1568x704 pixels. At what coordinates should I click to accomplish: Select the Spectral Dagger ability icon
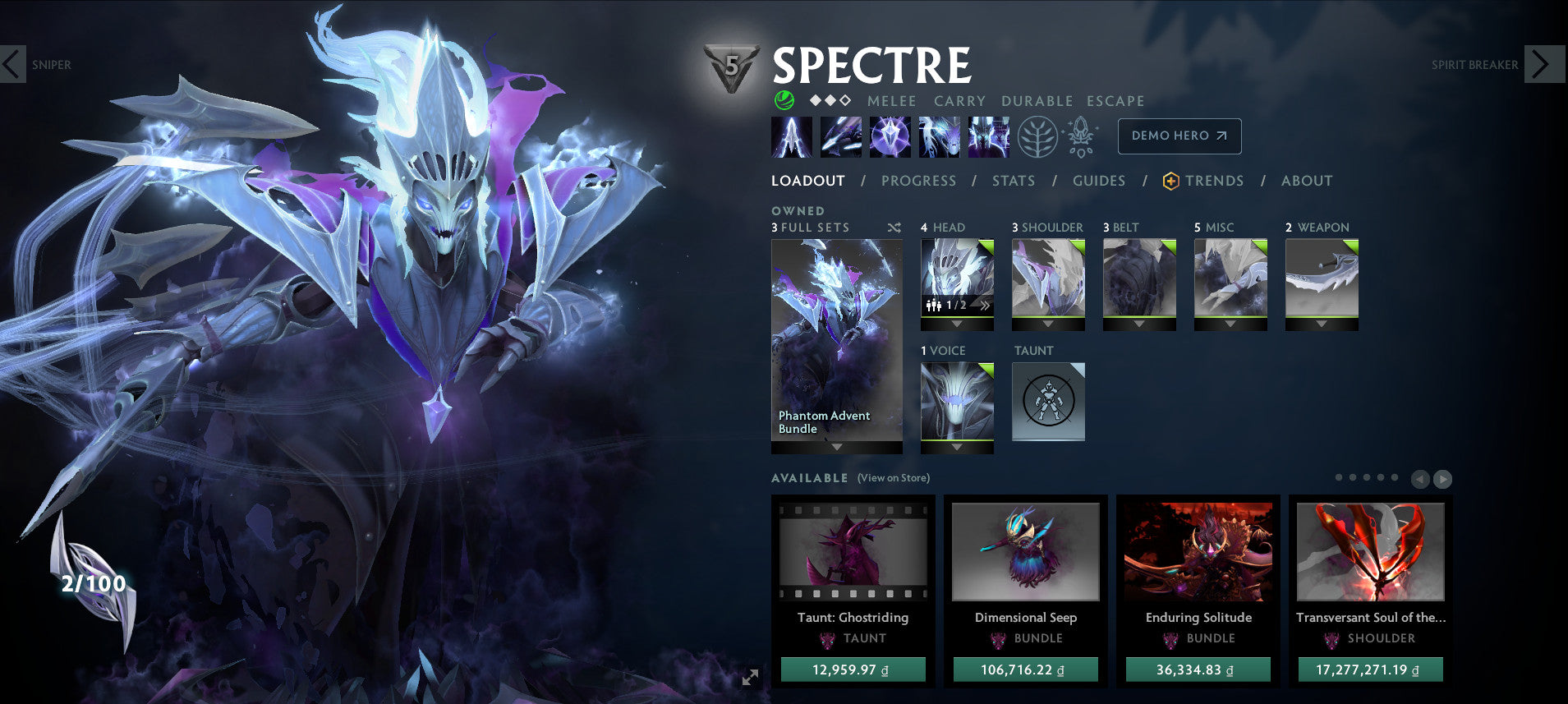(791, 136)
